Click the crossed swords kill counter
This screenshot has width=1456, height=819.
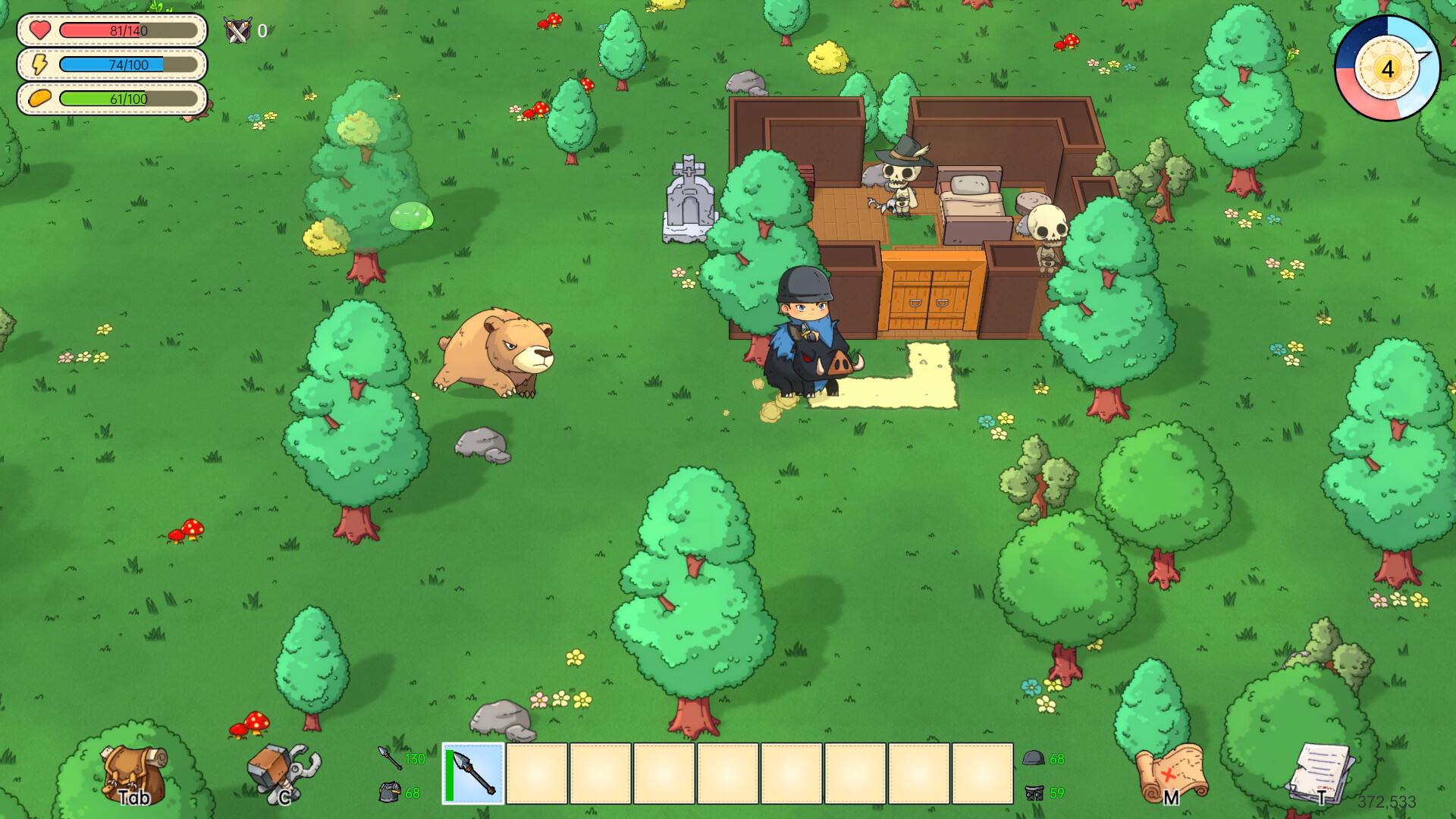pos(236,31)
